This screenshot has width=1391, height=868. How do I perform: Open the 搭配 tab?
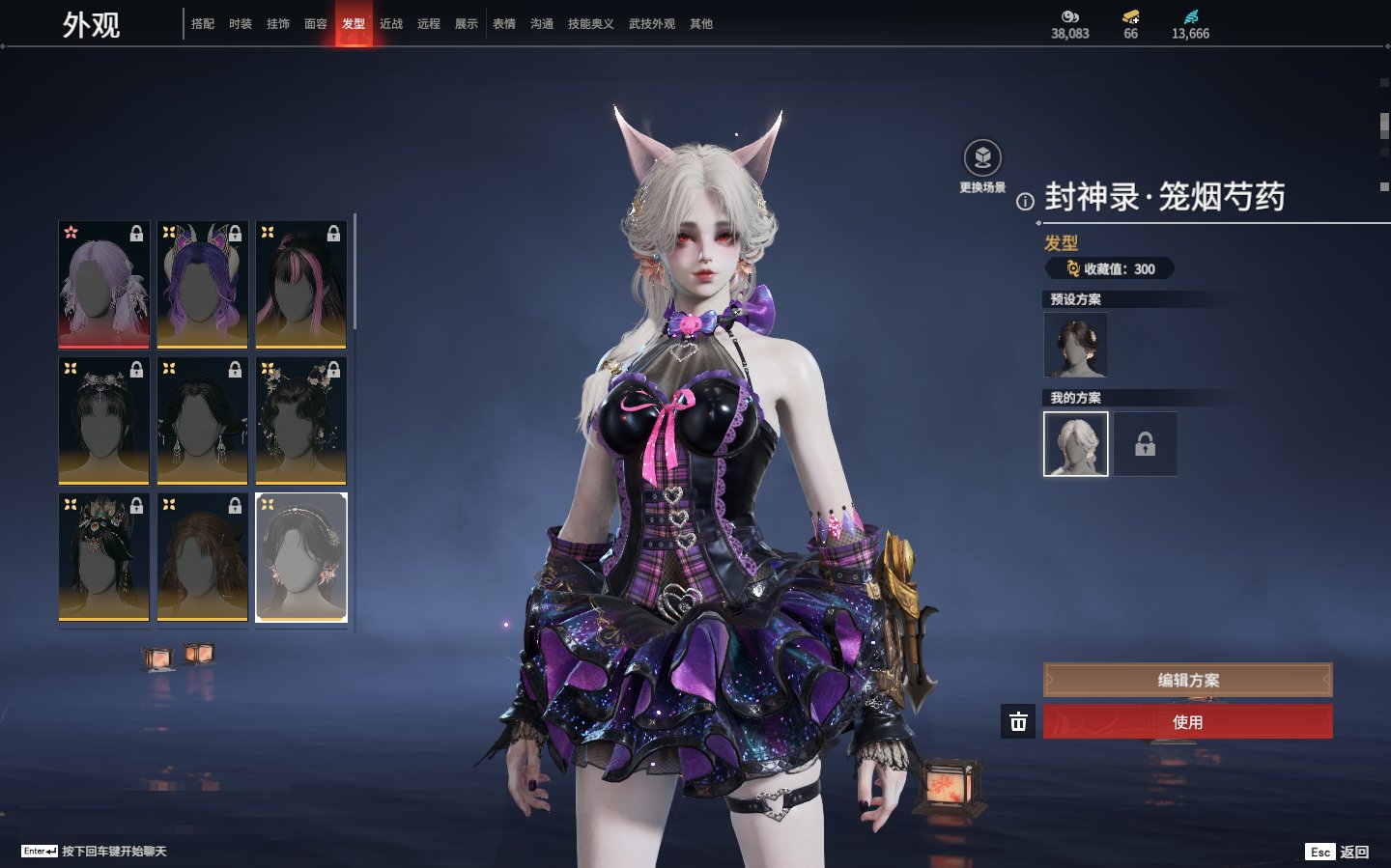(203, 24)
